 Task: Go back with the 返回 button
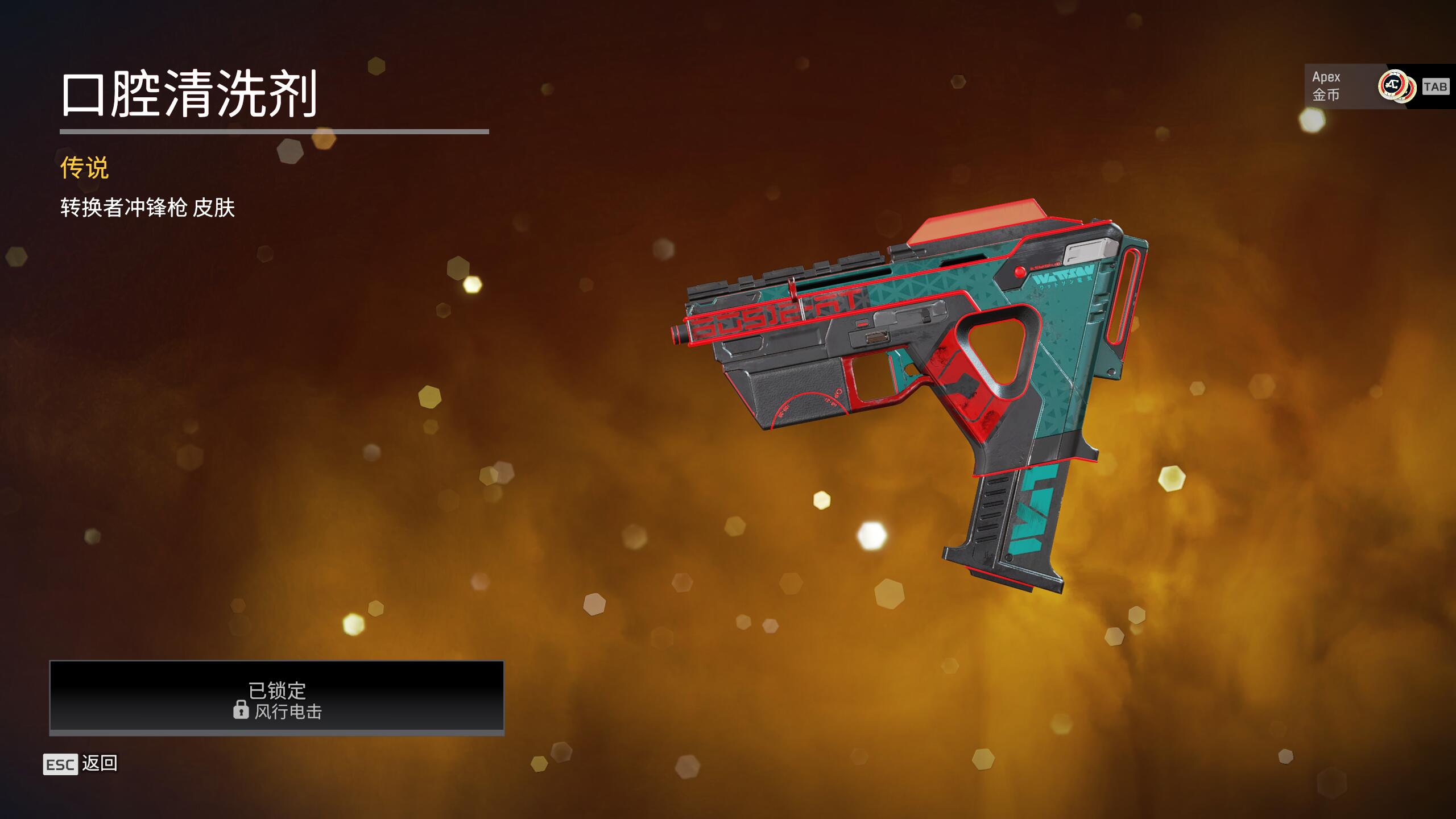pyautogui.click(x=81, y=763)
